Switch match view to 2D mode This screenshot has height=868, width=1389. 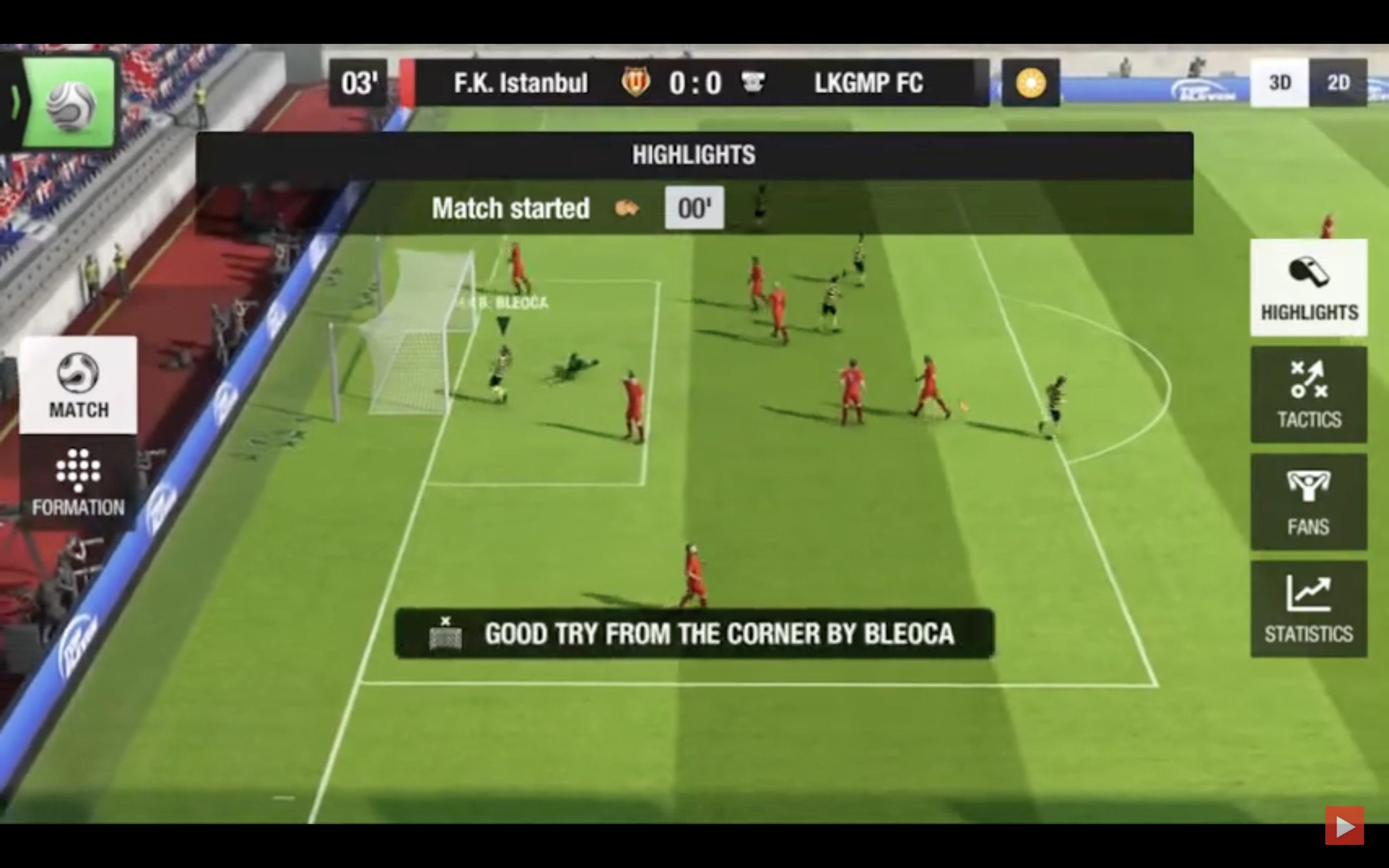tap(1338, 82)
